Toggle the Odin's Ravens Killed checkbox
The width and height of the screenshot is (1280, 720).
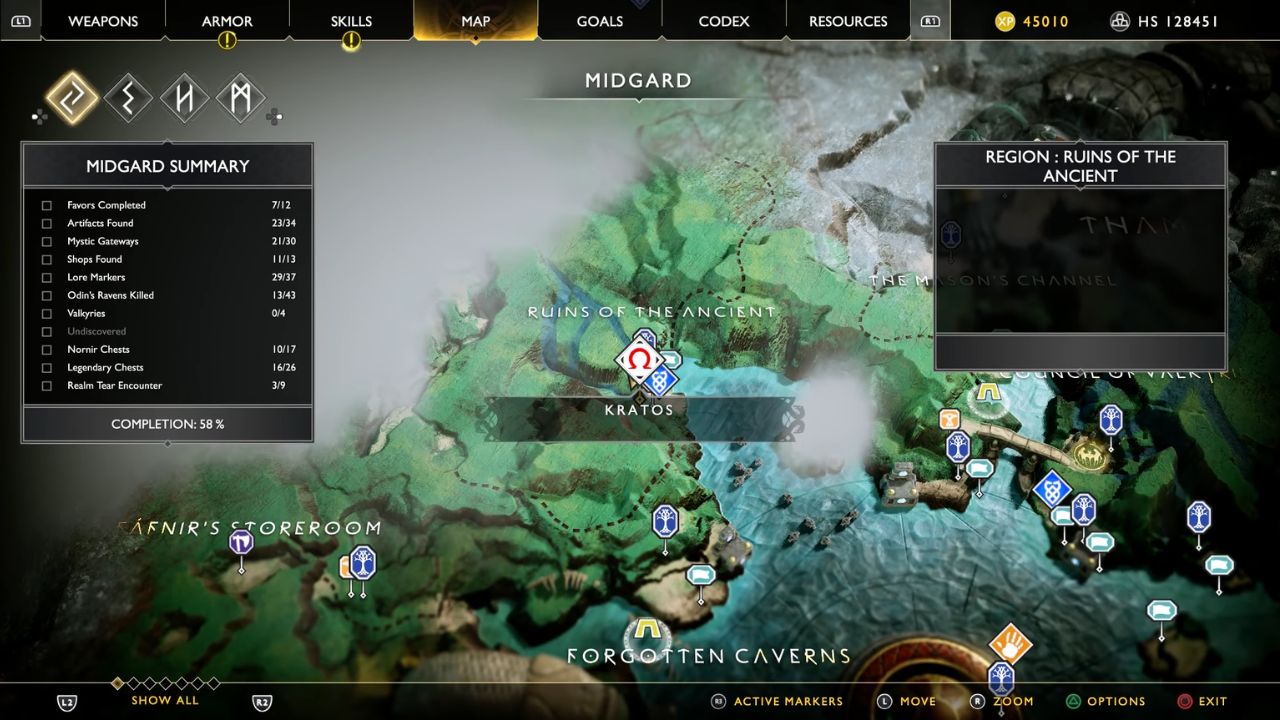click(x=47, y=296)
